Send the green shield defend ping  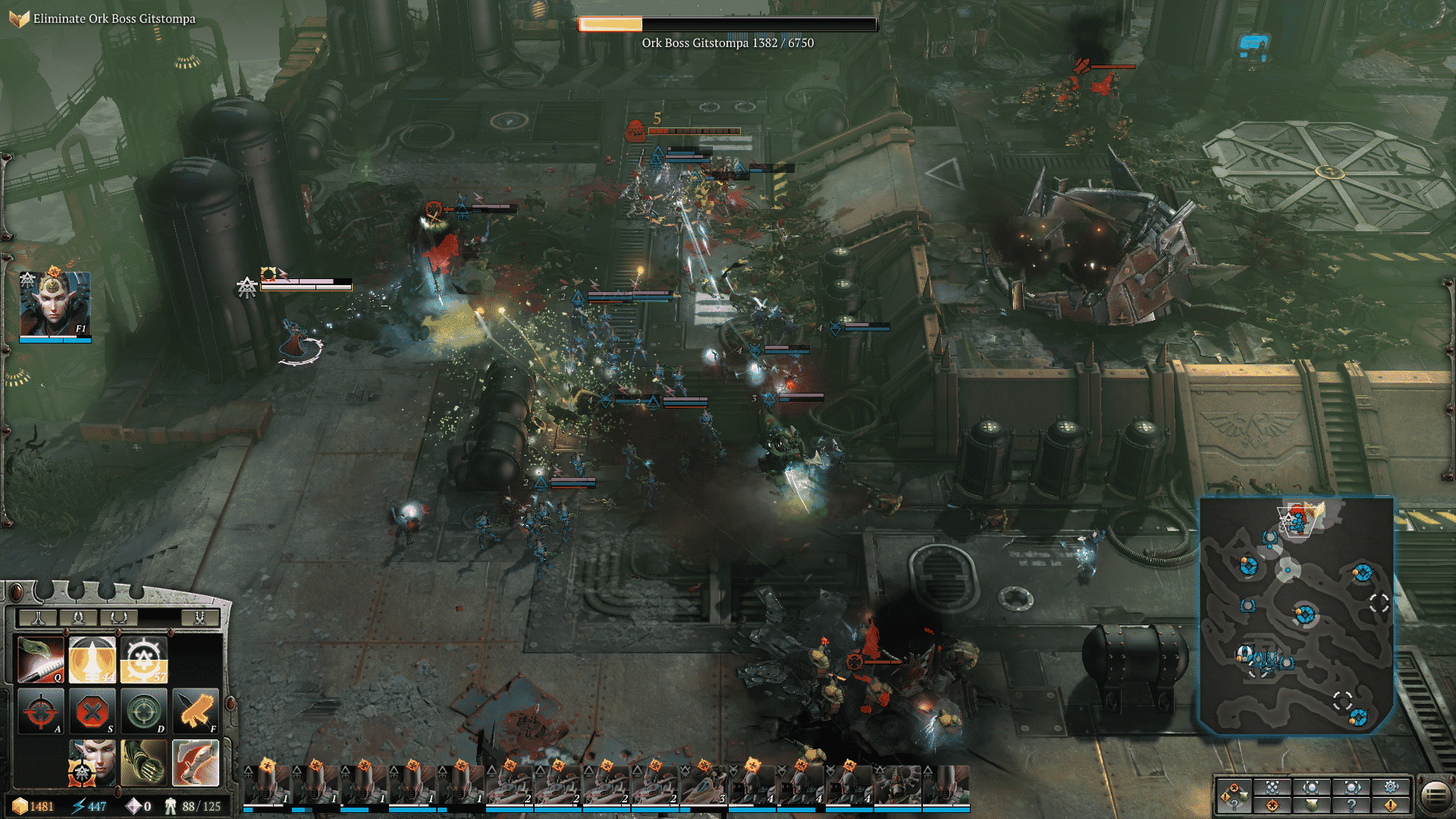click(1312, 805)
